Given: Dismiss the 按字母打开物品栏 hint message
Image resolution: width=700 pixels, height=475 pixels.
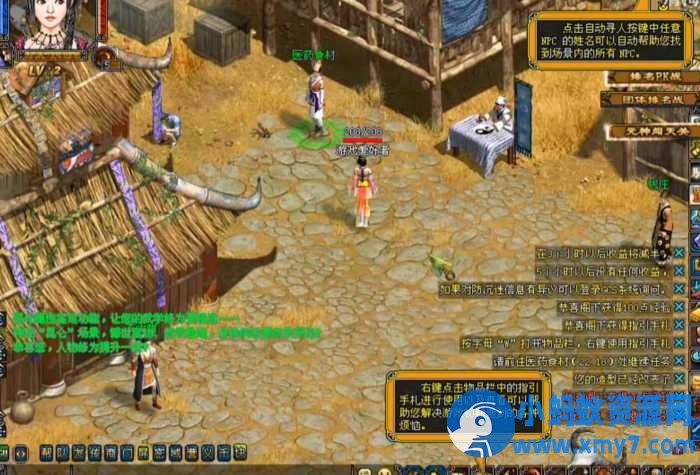Looking at the screenshot, I should 679,343.
